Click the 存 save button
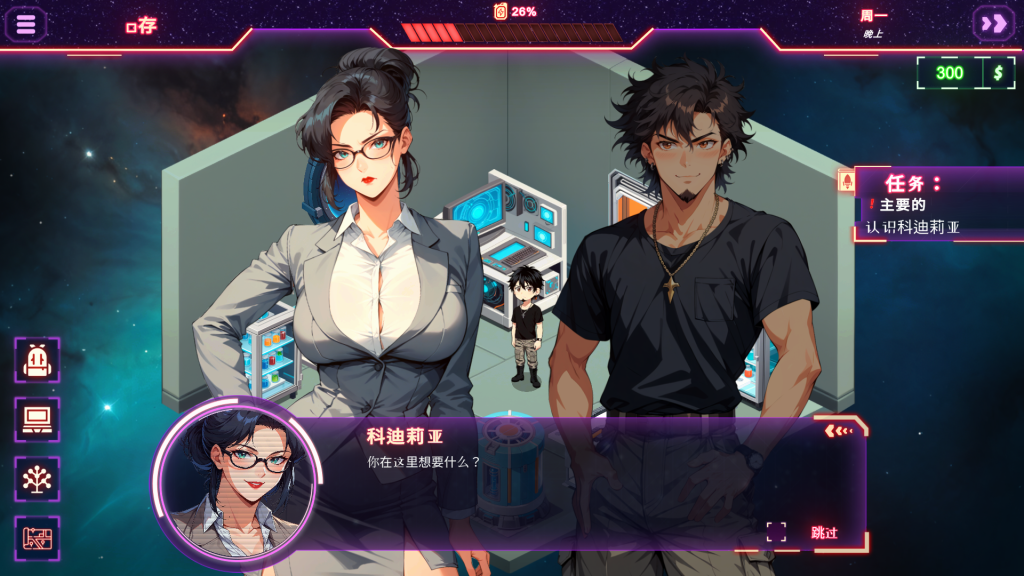This screenshot has height=576, width=1024. 142,26
